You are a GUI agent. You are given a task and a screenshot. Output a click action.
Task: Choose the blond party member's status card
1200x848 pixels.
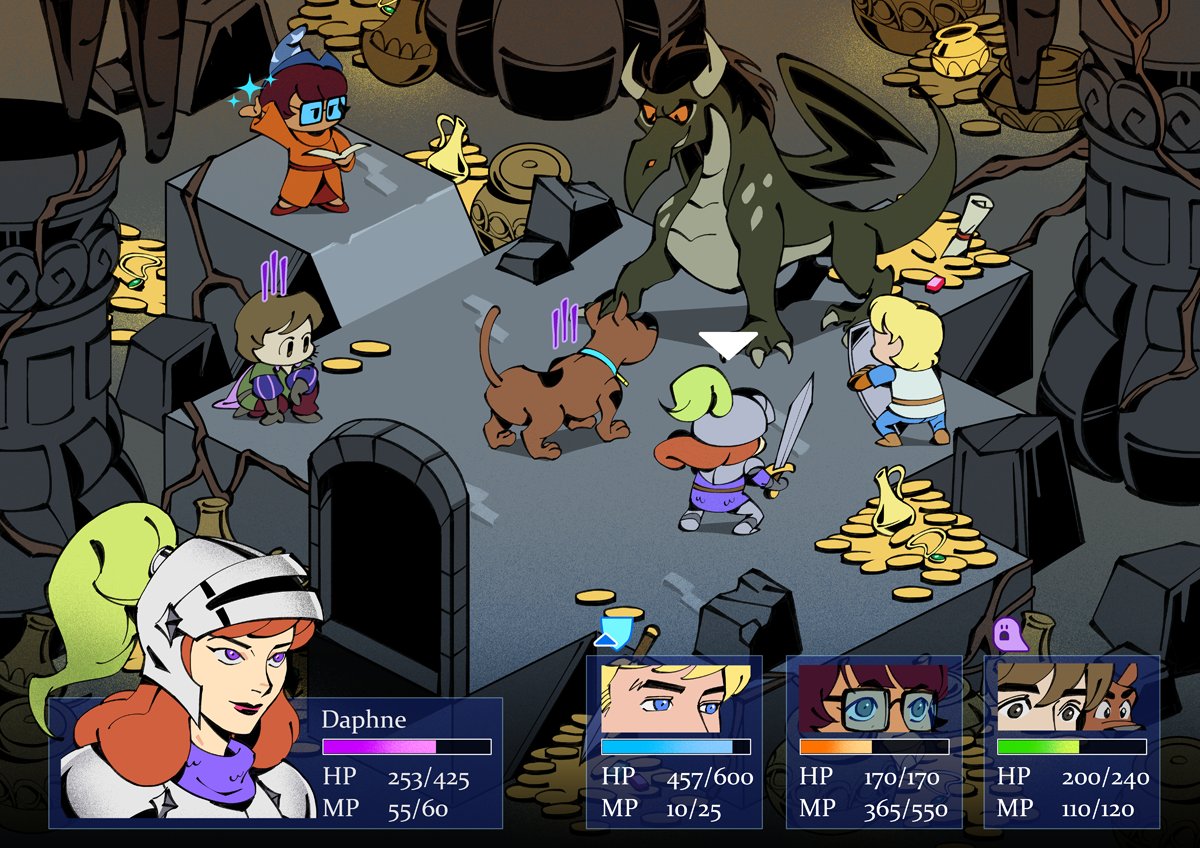(x=674, y=741)
